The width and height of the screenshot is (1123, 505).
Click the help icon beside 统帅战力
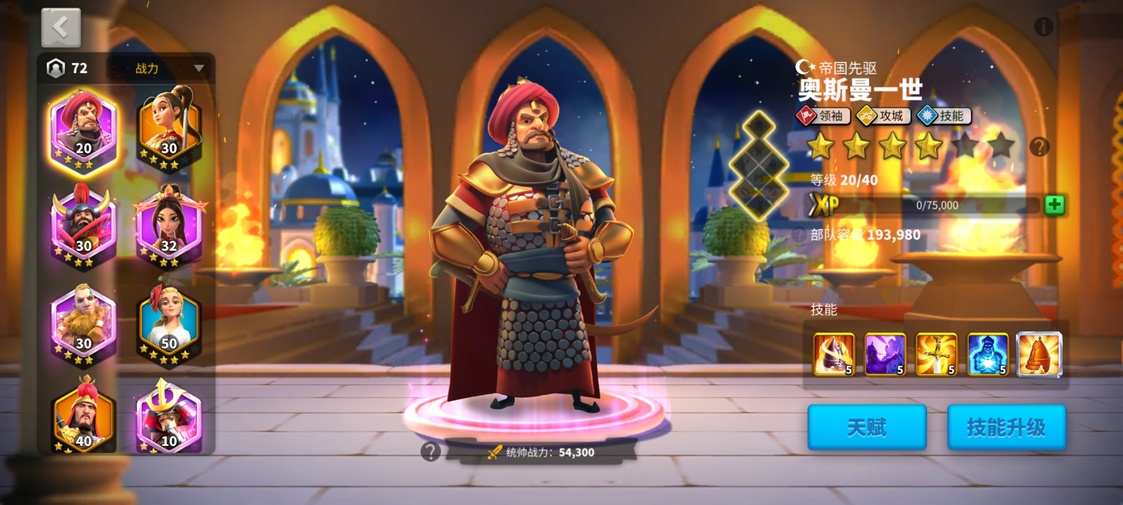pos(431,452)
